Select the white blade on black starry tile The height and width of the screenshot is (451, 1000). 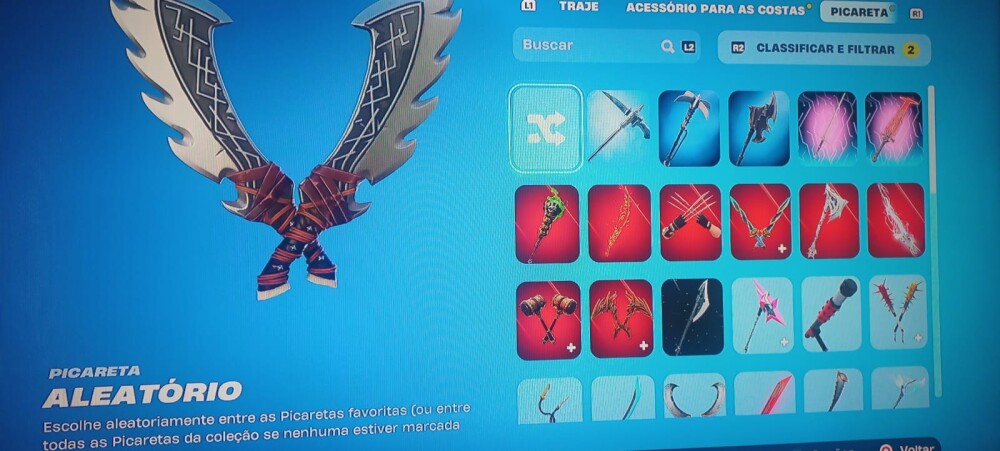coord(691,316)
